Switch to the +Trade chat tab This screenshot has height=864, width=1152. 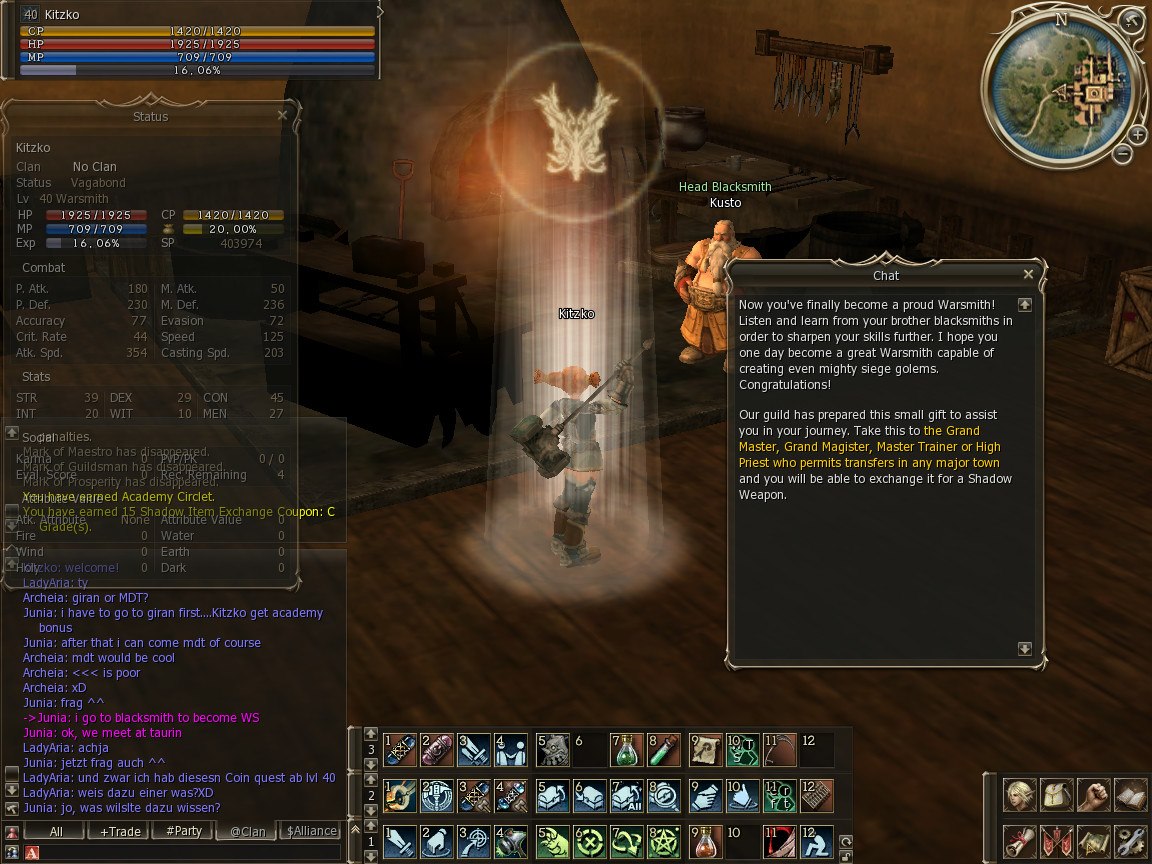point(119,831)
